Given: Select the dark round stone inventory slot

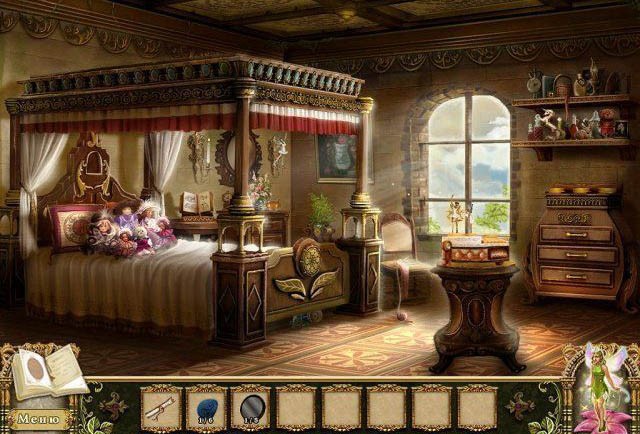Looking at the screenshot, I should click(x=251, y=407).
